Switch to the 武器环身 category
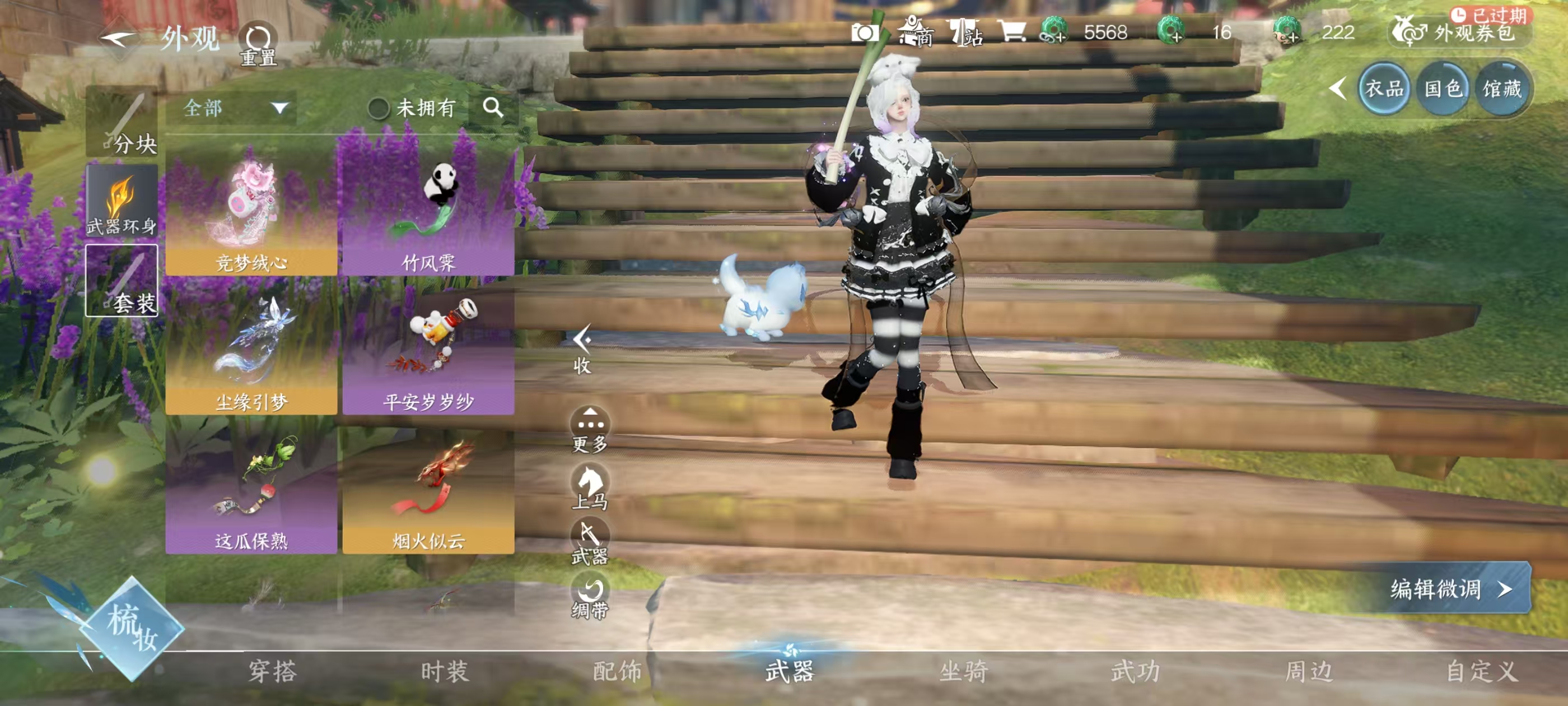This screenshot has height=706, width=1568. pos(122,202)
